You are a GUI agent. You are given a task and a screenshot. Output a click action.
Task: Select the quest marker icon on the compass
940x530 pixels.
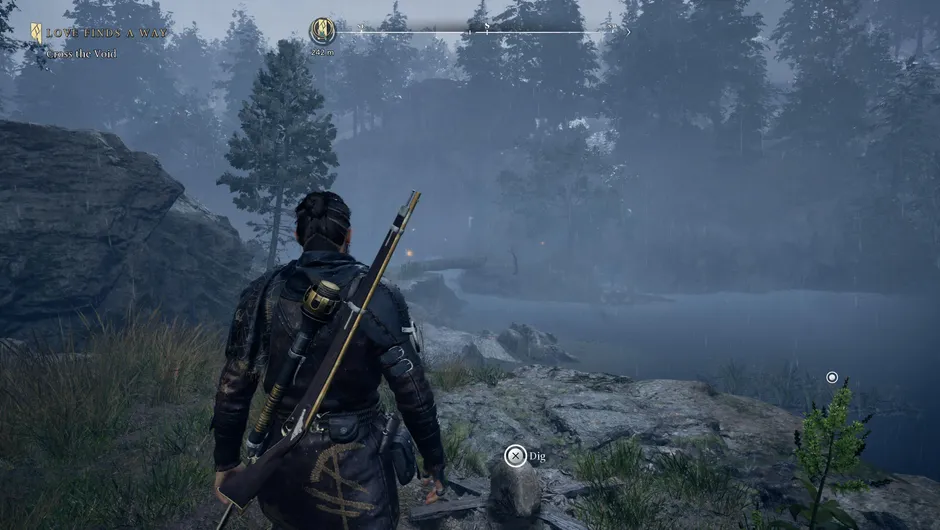[322, 31]
